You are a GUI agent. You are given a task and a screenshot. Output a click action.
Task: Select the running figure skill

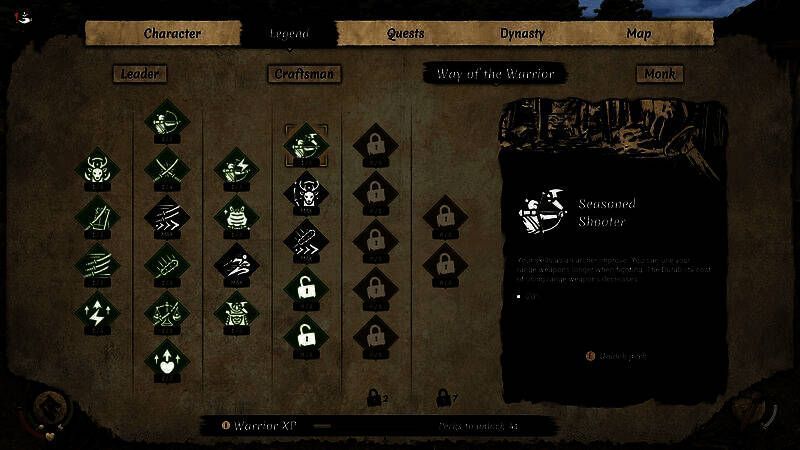pyautogui.click(x=232, y=263)
